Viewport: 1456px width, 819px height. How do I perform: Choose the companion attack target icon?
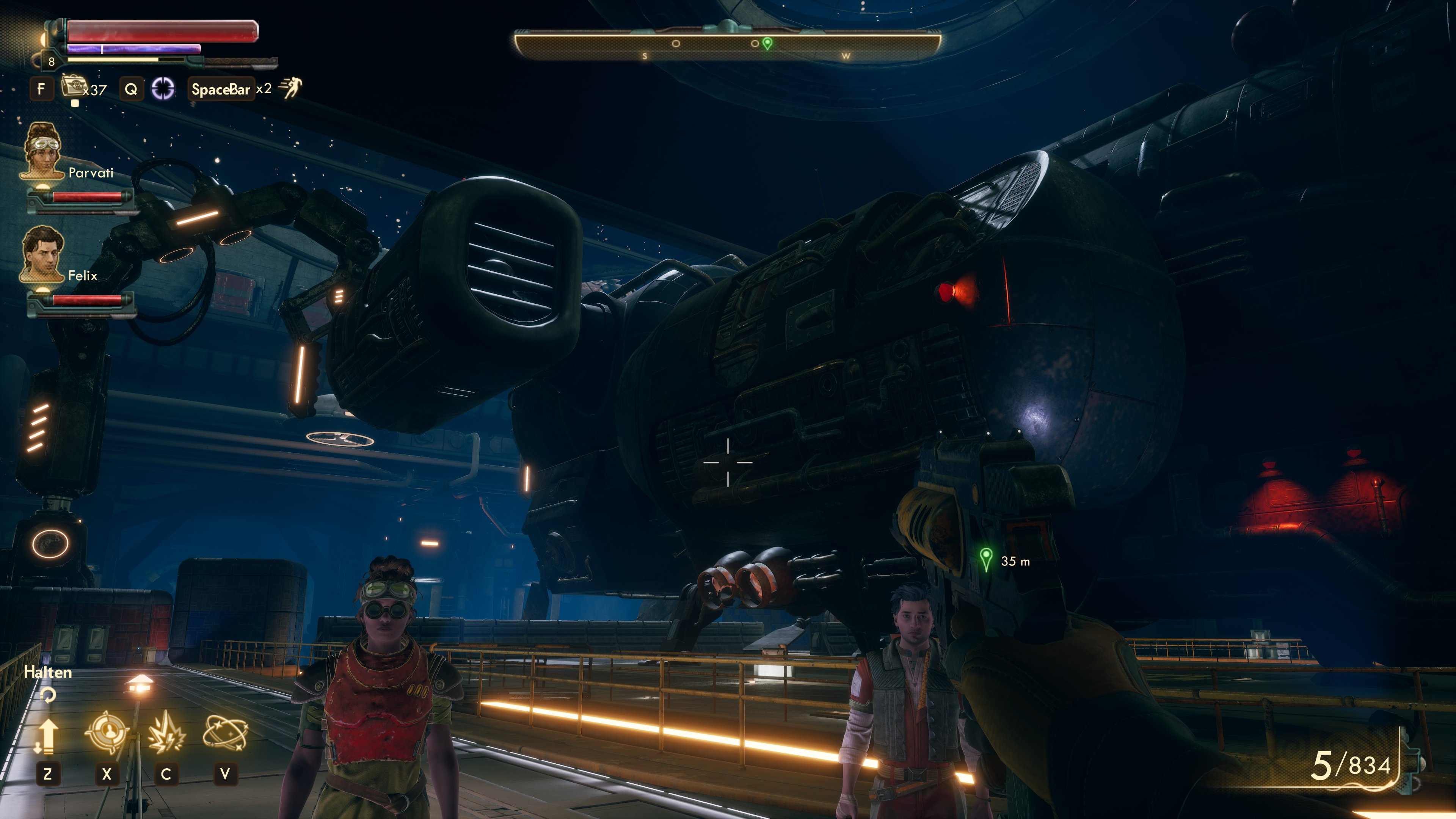(106, 733)
